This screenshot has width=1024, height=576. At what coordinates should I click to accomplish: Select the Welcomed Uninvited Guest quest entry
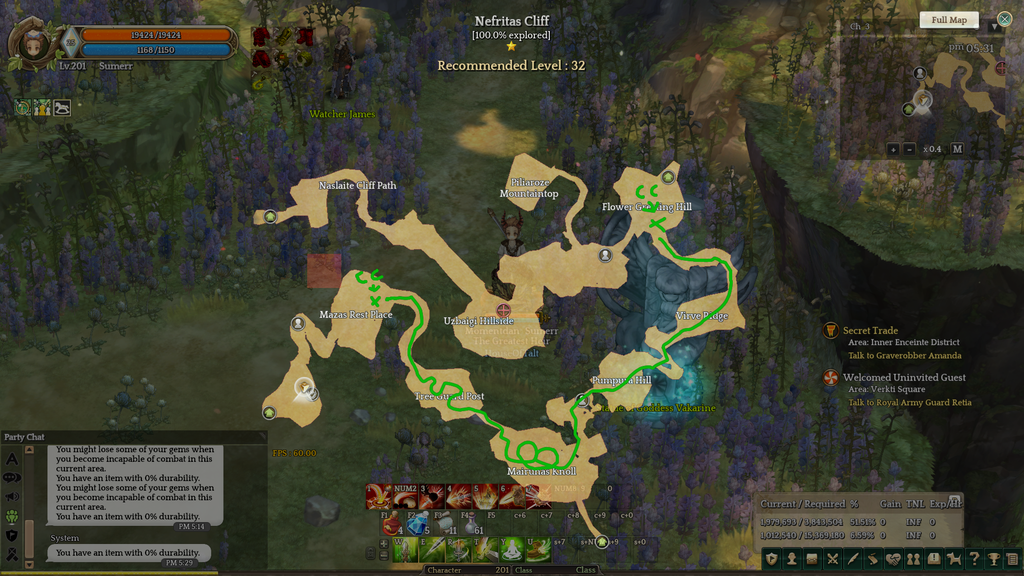click(904, 378)
